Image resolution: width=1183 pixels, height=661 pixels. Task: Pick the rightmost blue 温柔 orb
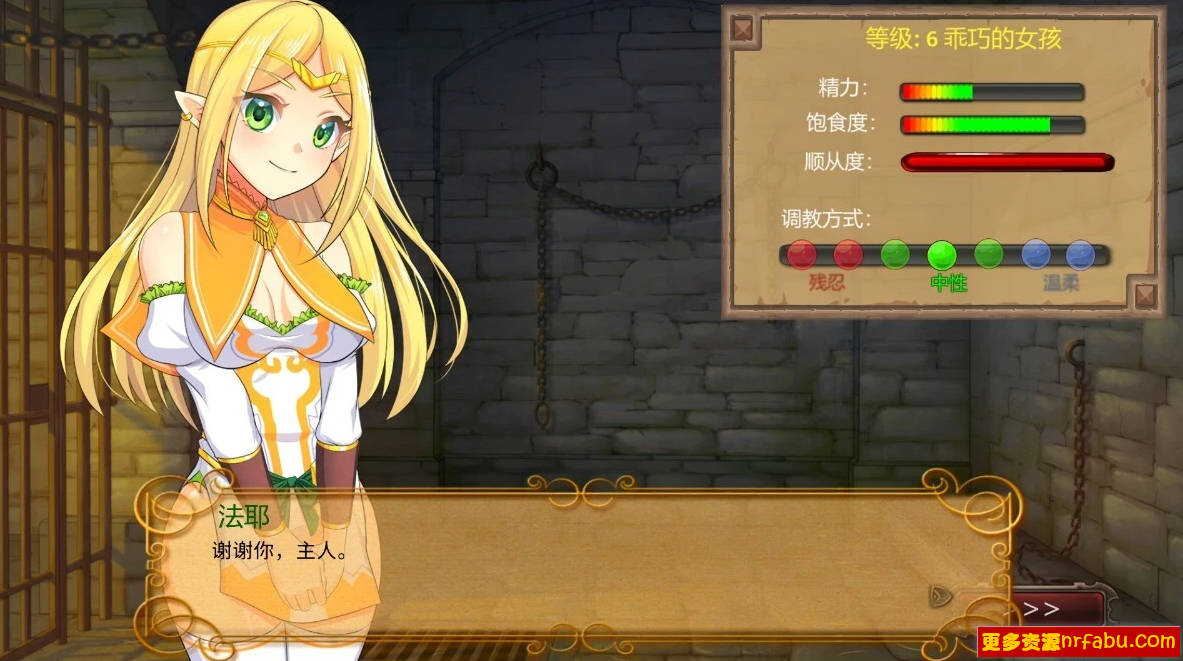click(x=1080, y=254)
